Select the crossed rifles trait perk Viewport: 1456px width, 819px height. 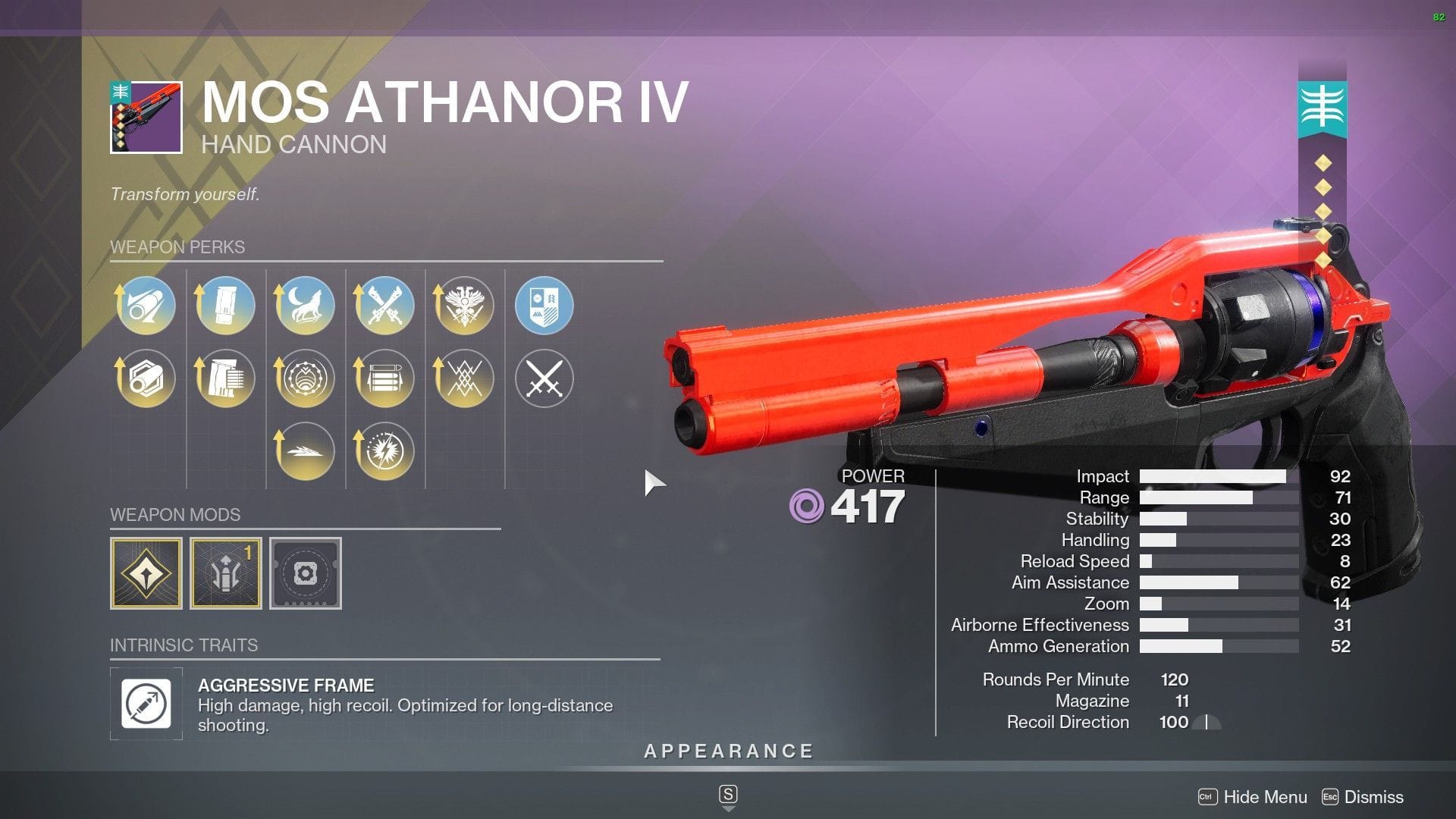[x=385, y=306]
